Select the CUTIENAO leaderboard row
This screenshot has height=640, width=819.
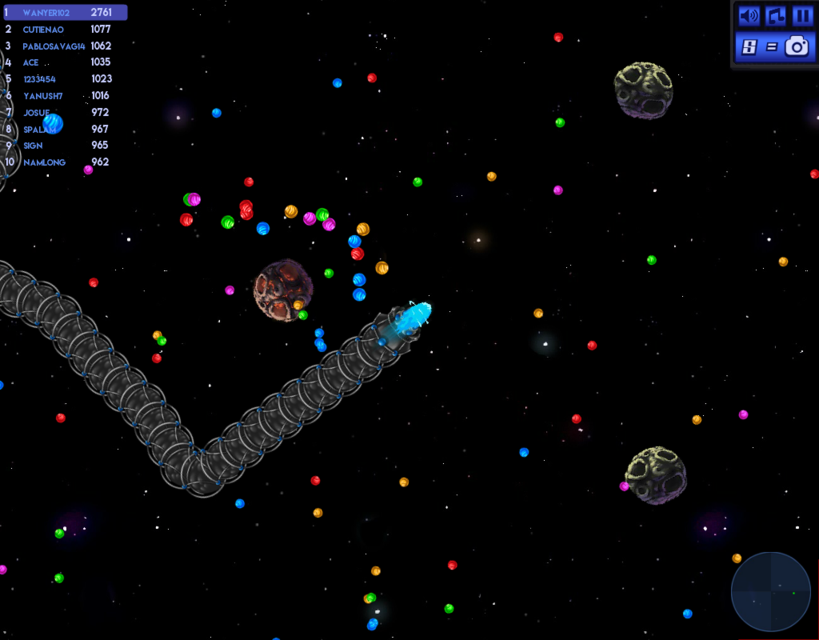[64, 30]
